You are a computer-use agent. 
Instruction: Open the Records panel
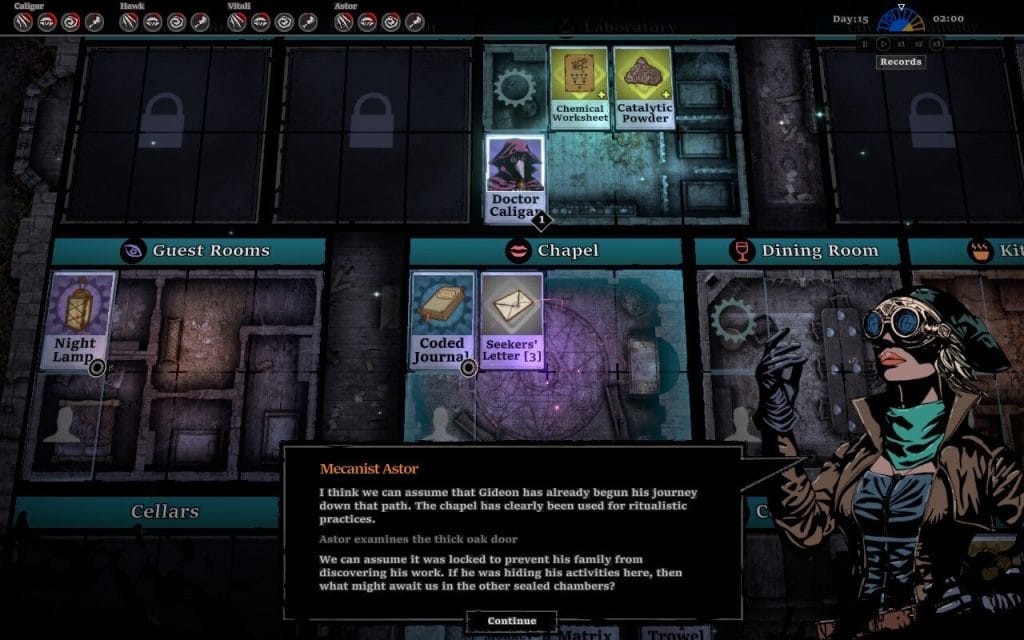pyautogui.click(x=900, y=62)
